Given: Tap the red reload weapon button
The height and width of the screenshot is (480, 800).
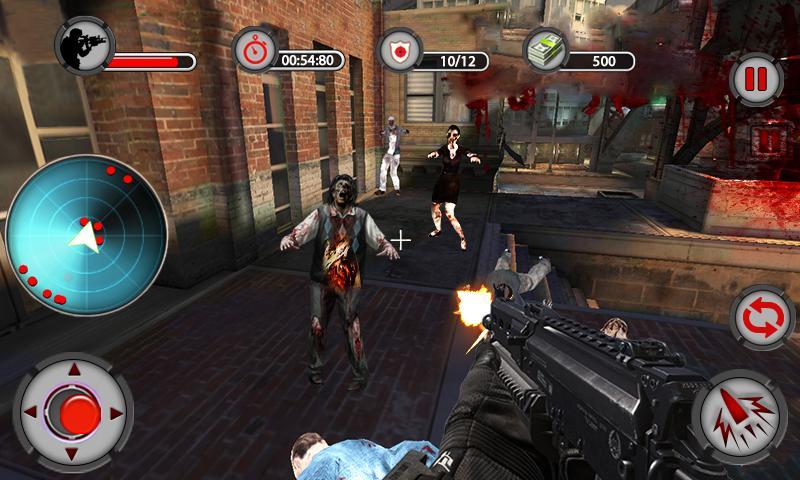Looking at the screenshot, I should [x=762, y=316].
